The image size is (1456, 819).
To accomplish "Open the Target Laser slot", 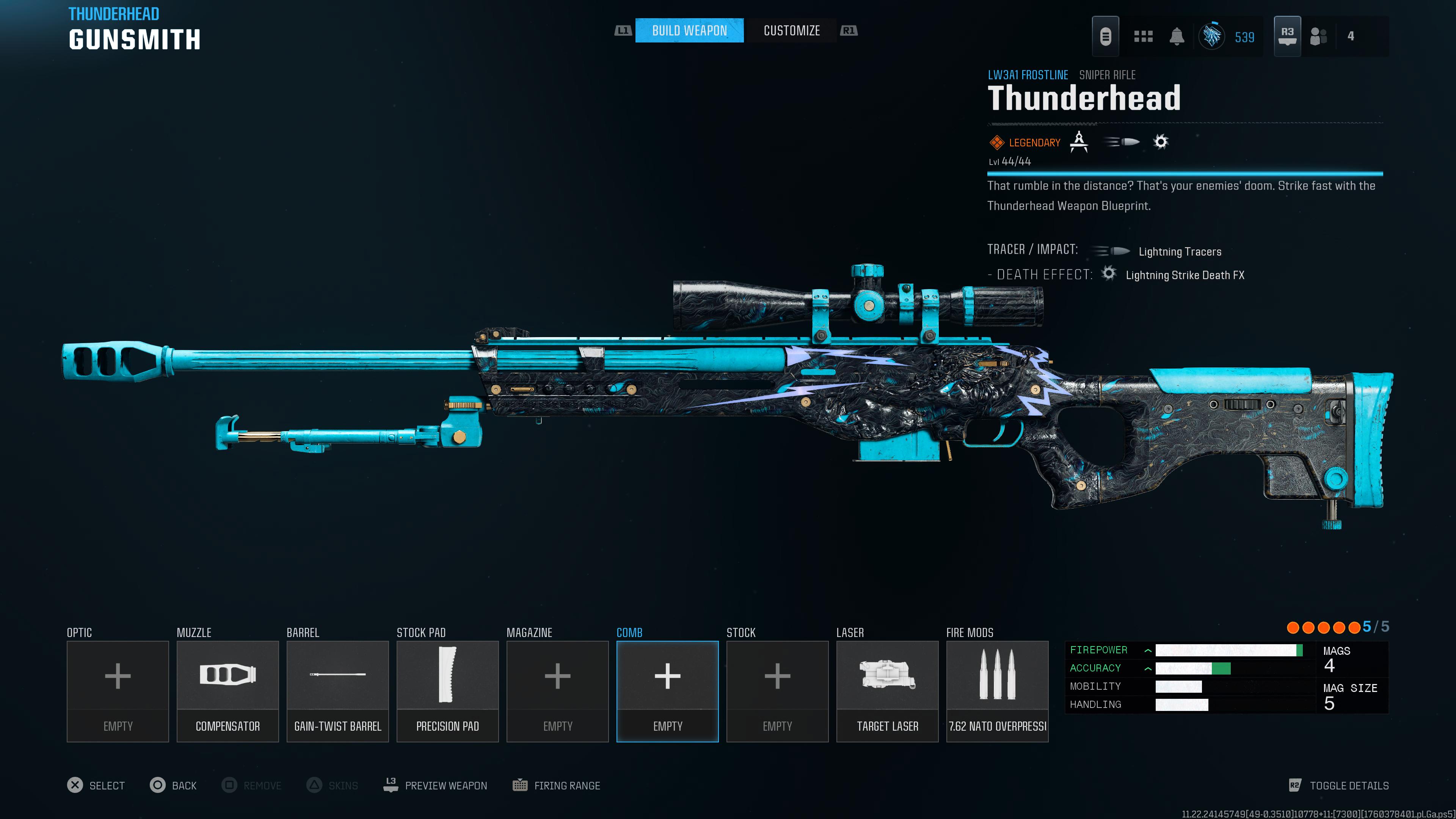I will (887, 691).
